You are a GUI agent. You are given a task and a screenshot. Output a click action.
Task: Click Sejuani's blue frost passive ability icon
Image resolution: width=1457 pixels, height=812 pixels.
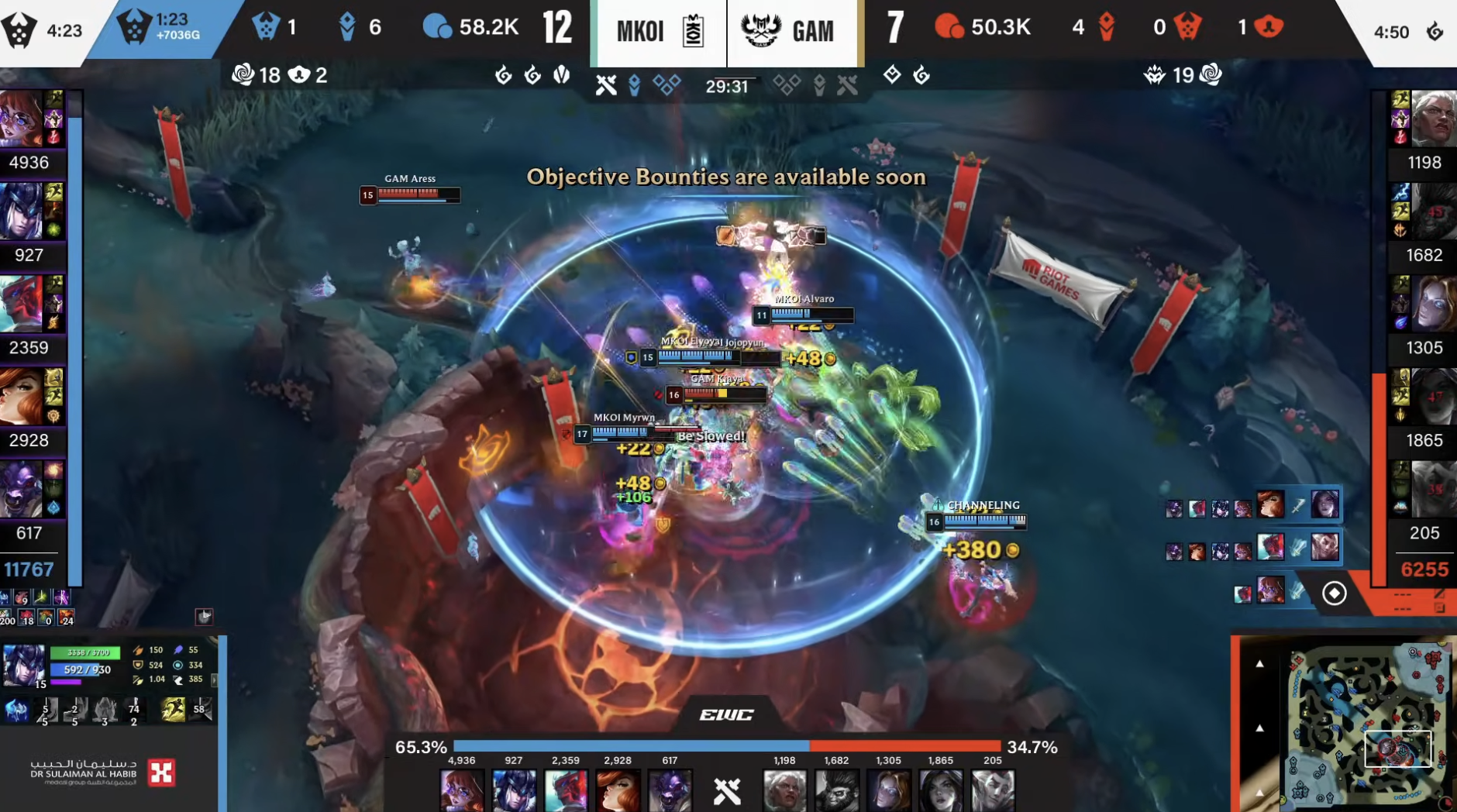pos(15,709)
